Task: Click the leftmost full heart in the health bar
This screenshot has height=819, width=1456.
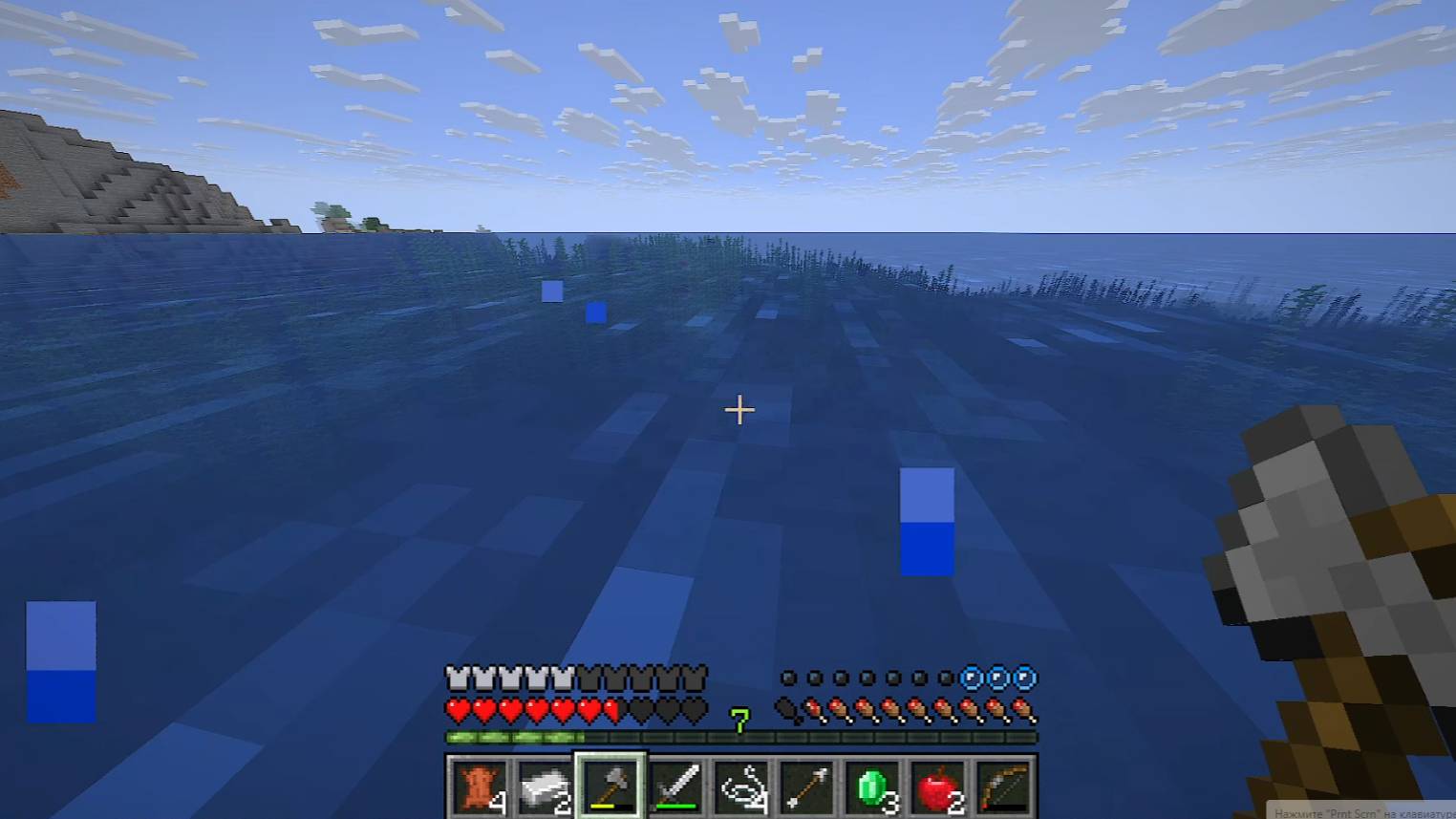Action: [456, 711]
